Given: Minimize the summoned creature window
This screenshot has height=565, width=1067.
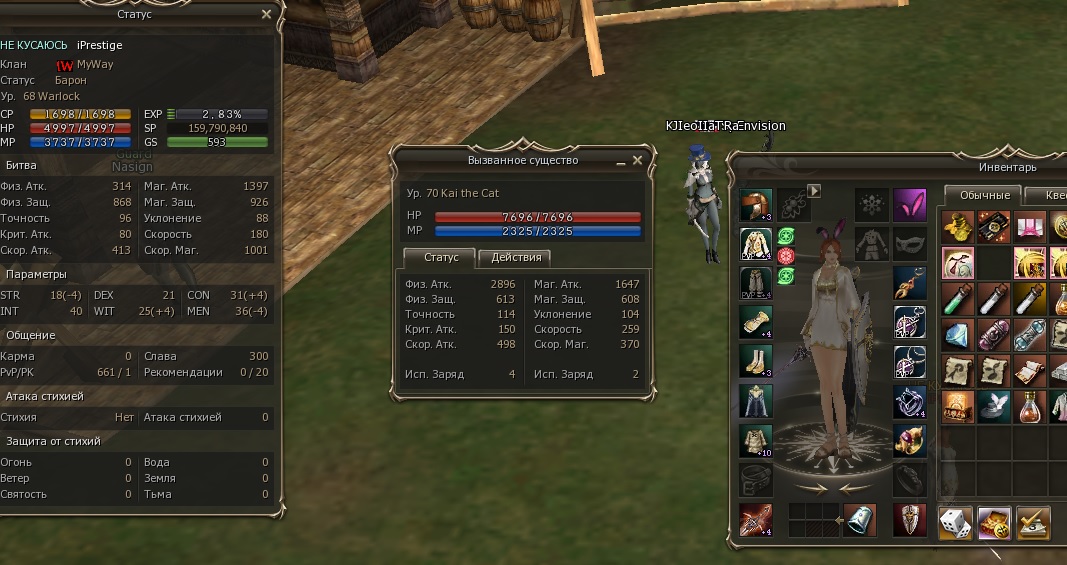Looking at the screenshot, I should (x=620, y=161).
